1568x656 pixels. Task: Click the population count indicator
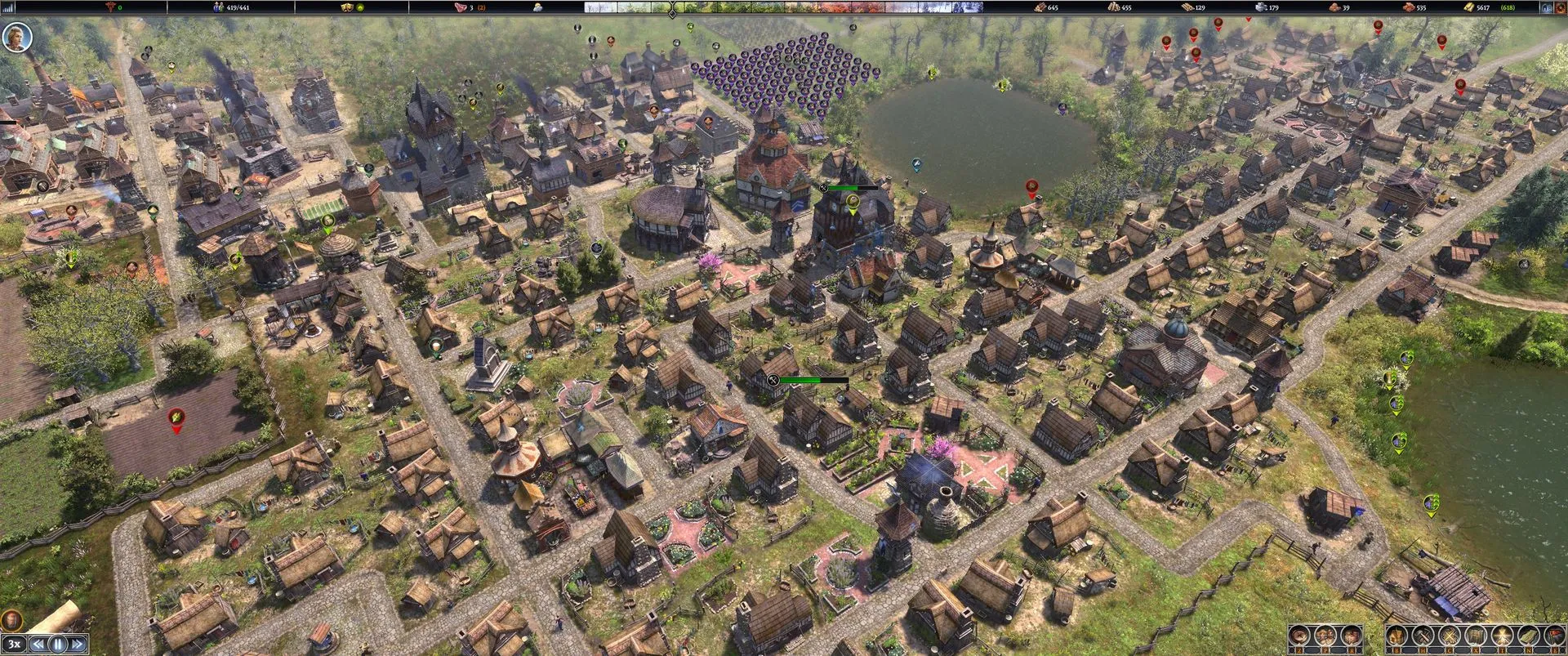pyautogui.click(x=231, y=7)
